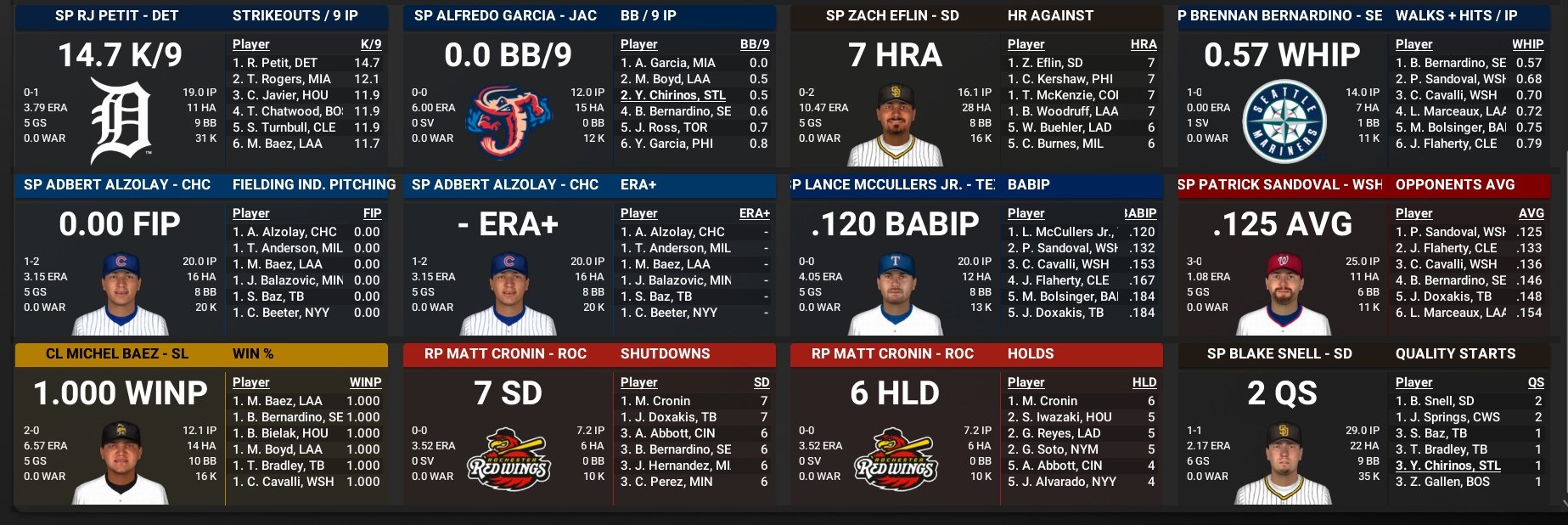This screenshot has width=1568, height=525.
Task: Open Blake Snell's player photo
Action: pyautogui.click(x=1283, y=462)
